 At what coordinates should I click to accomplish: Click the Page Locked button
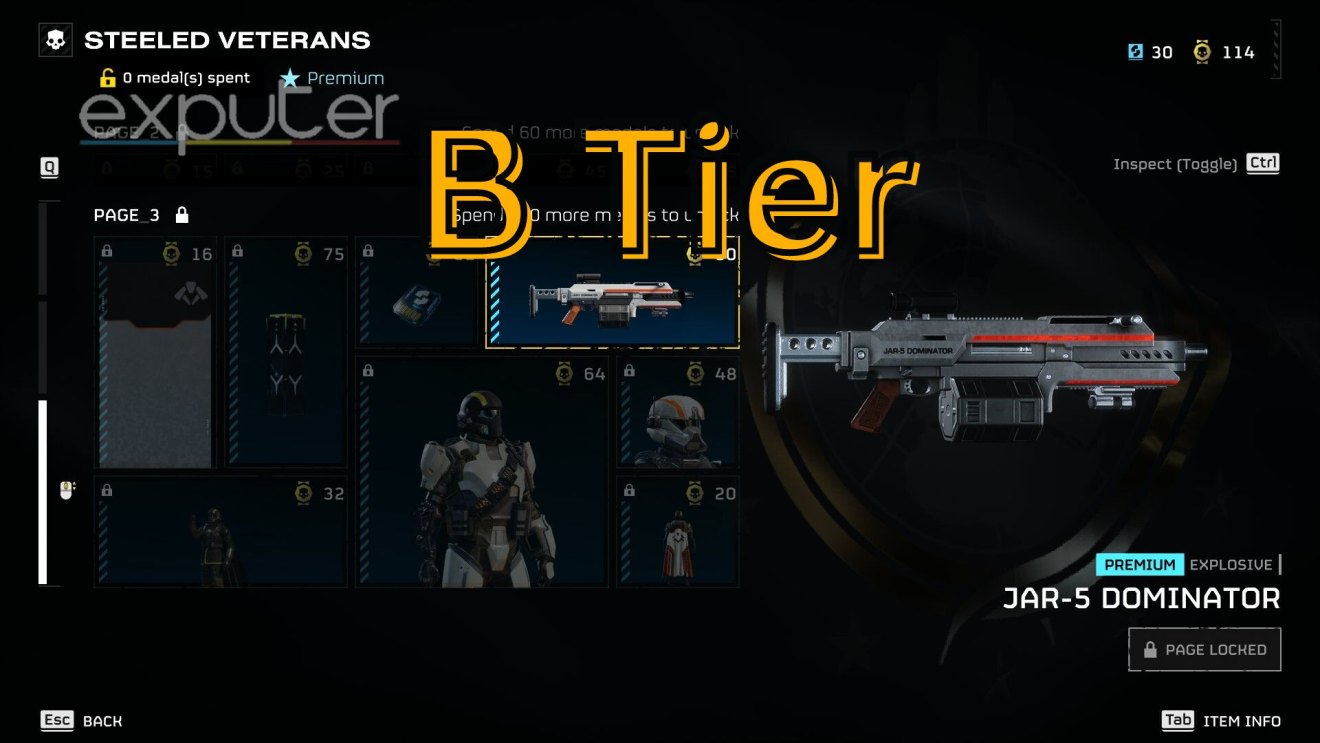click(1204, 650)
